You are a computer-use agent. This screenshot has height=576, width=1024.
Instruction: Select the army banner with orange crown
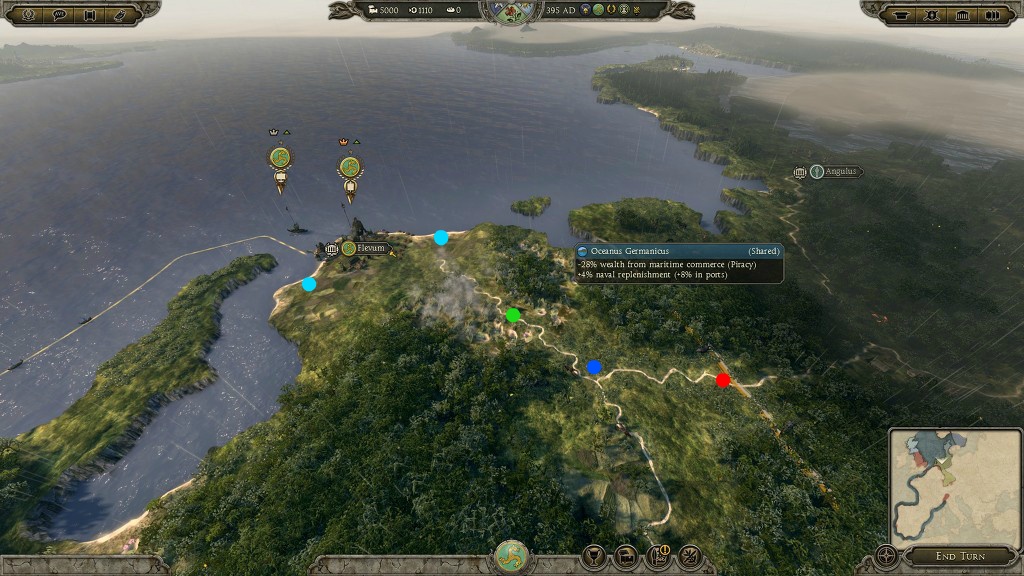(x=349, y=168)
